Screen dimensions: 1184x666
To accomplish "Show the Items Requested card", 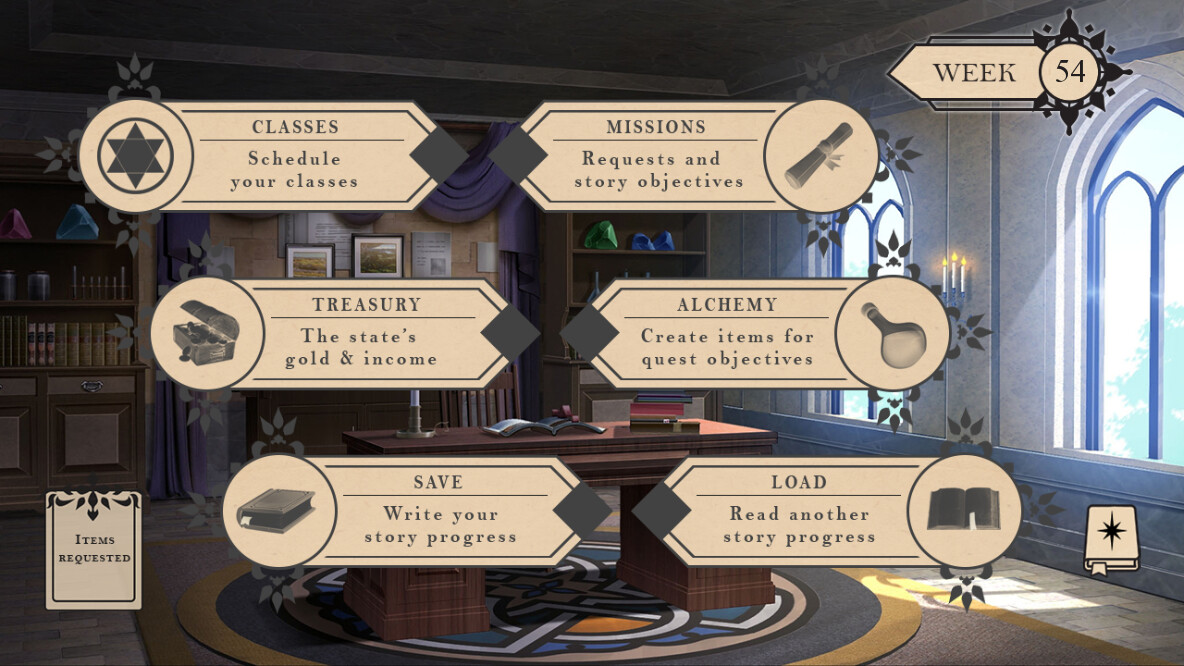I will click(x=94, y=550).
